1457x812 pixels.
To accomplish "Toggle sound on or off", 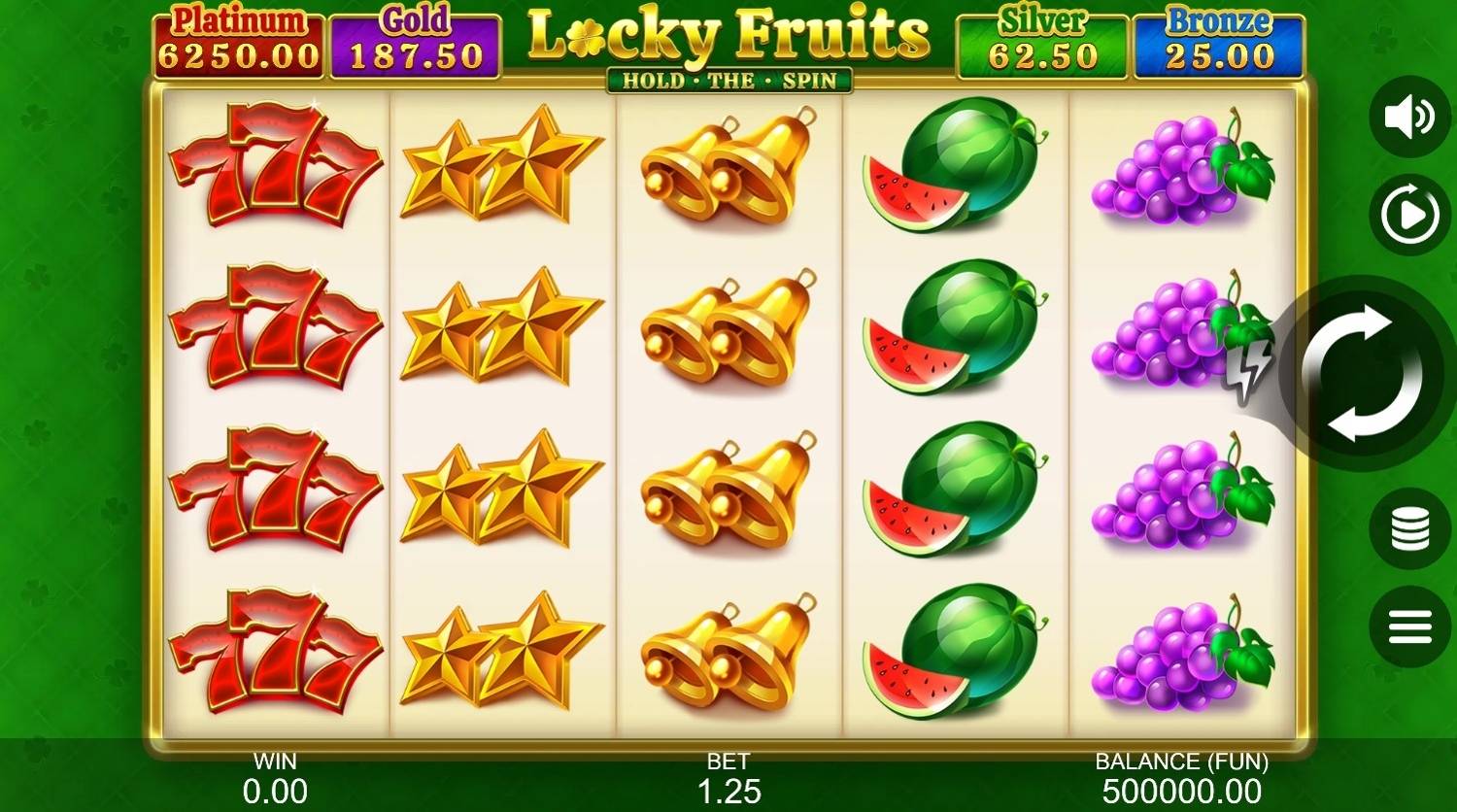I will coord(1409,116).
